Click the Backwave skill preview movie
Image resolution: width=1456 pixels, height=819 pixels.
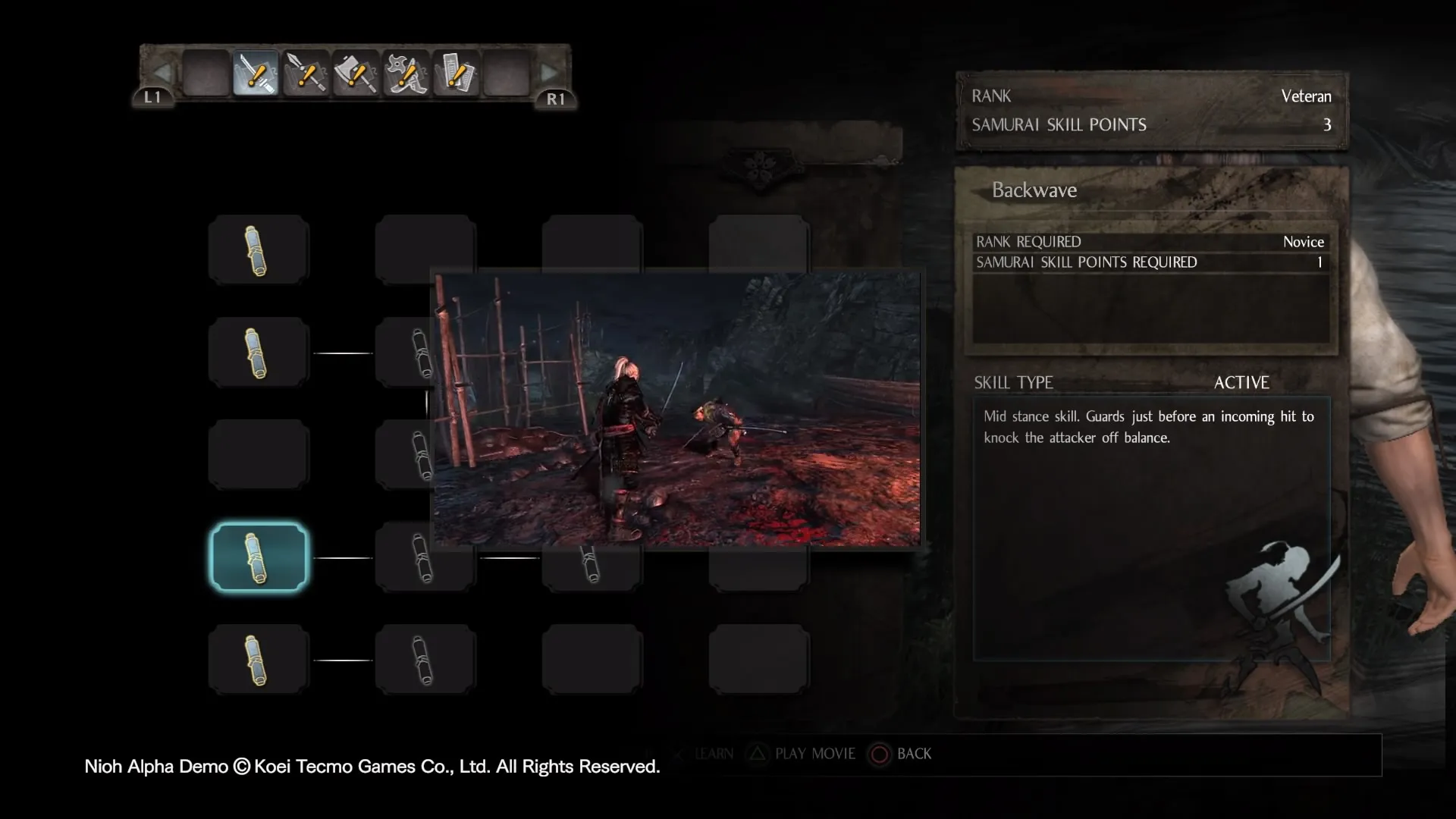pyautogui.click(x=676, y=409)
